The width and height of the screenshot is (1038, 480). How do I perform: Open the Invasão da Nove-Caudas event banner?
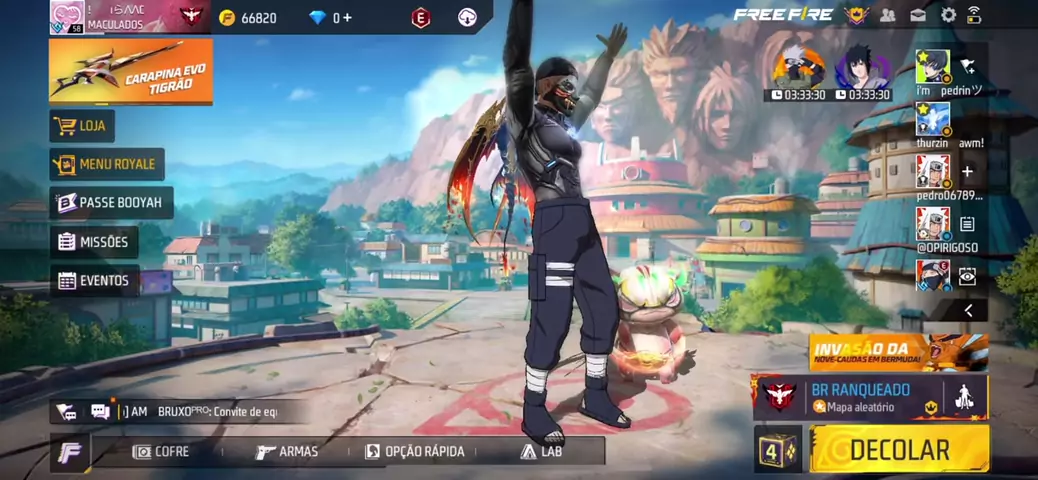tap(898, 352)
